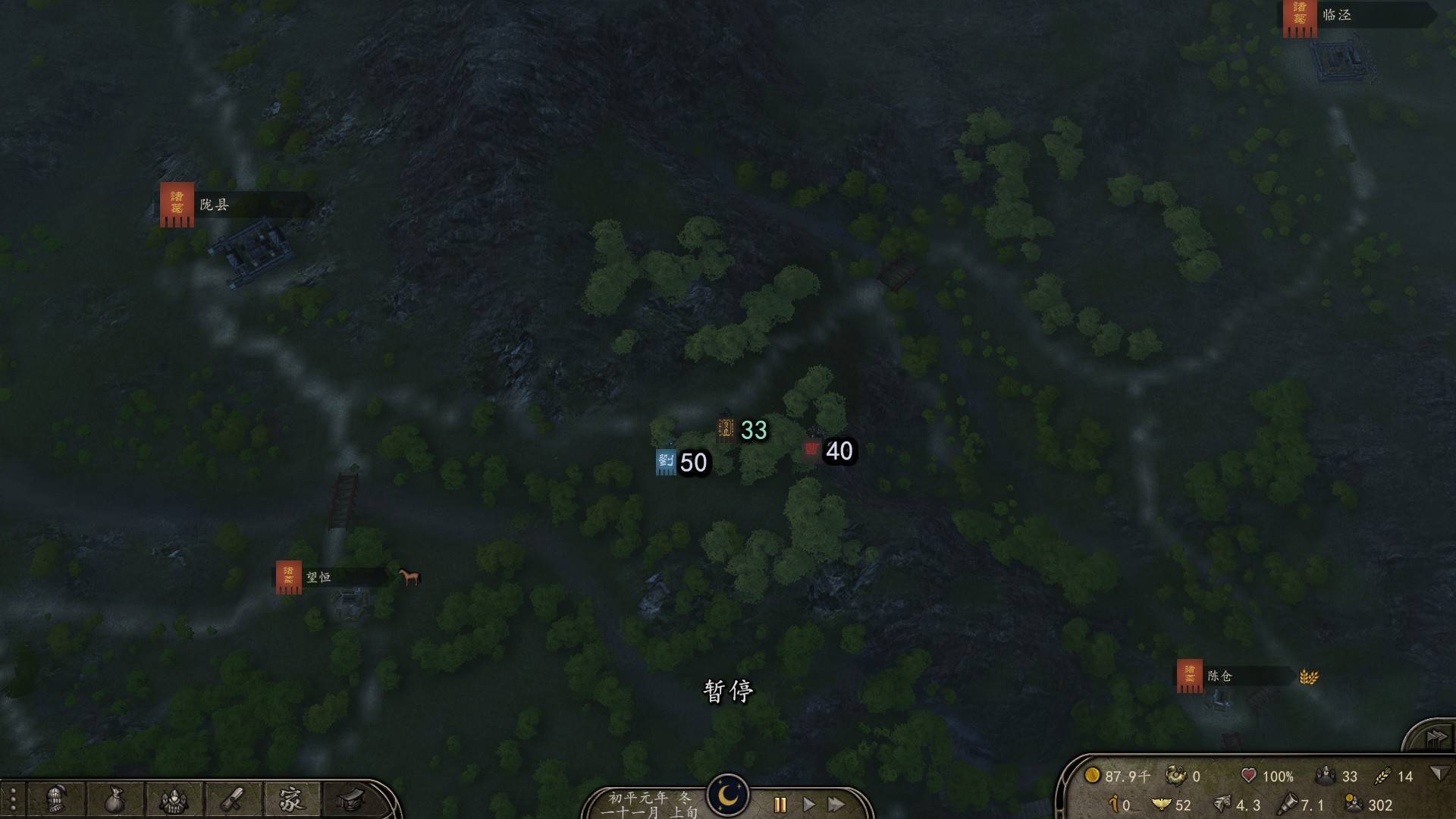Select the 陈仓 village nameplate
Screen dimensions: 1456x819
pos(1219,676)
